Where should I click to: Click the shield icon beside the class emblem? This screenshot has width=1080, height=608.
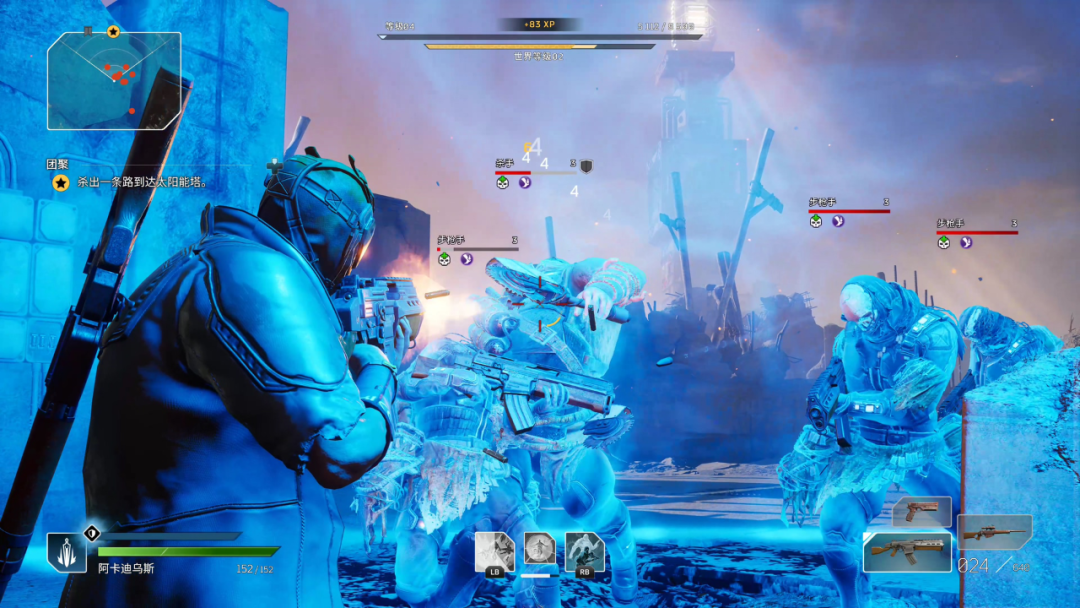(91, 532)
